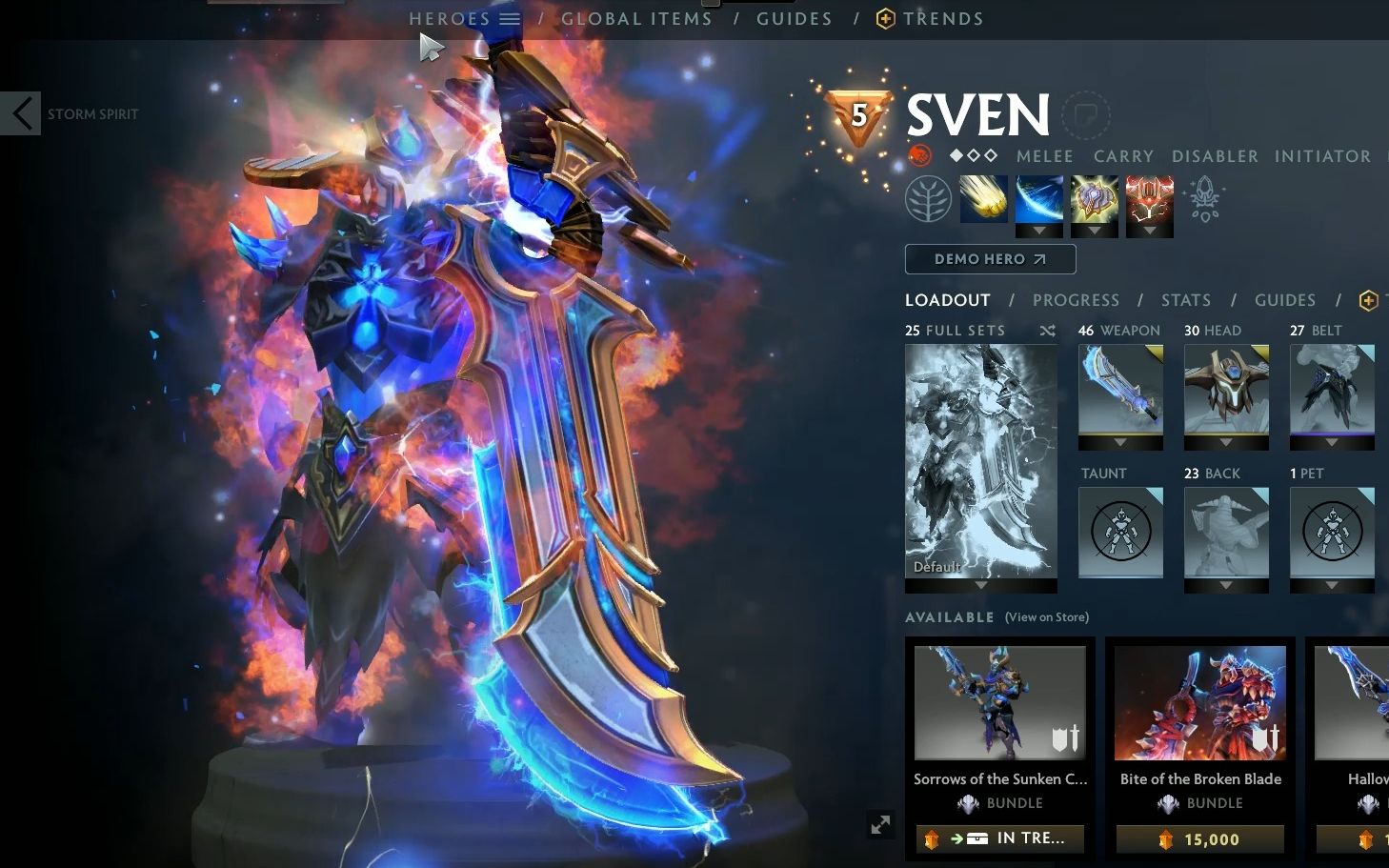Switch to the Progress tab
The height and width of the screenshot is (868, 1389).
pyautogui.click(x=1076, y=299)
